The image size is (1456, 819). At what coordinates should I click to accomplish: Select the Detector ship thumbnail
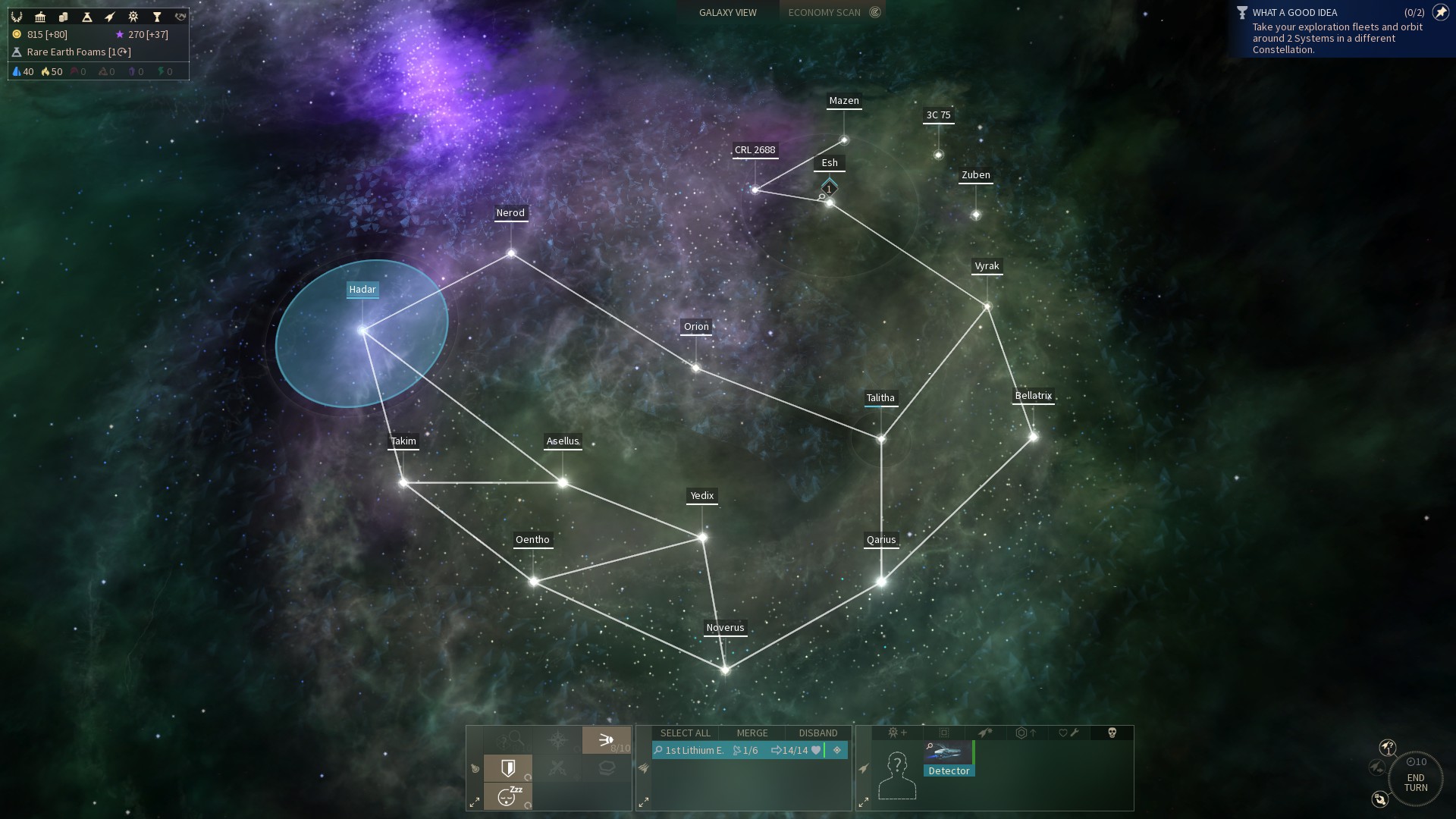pyautogui.click(x=948, y=752)
